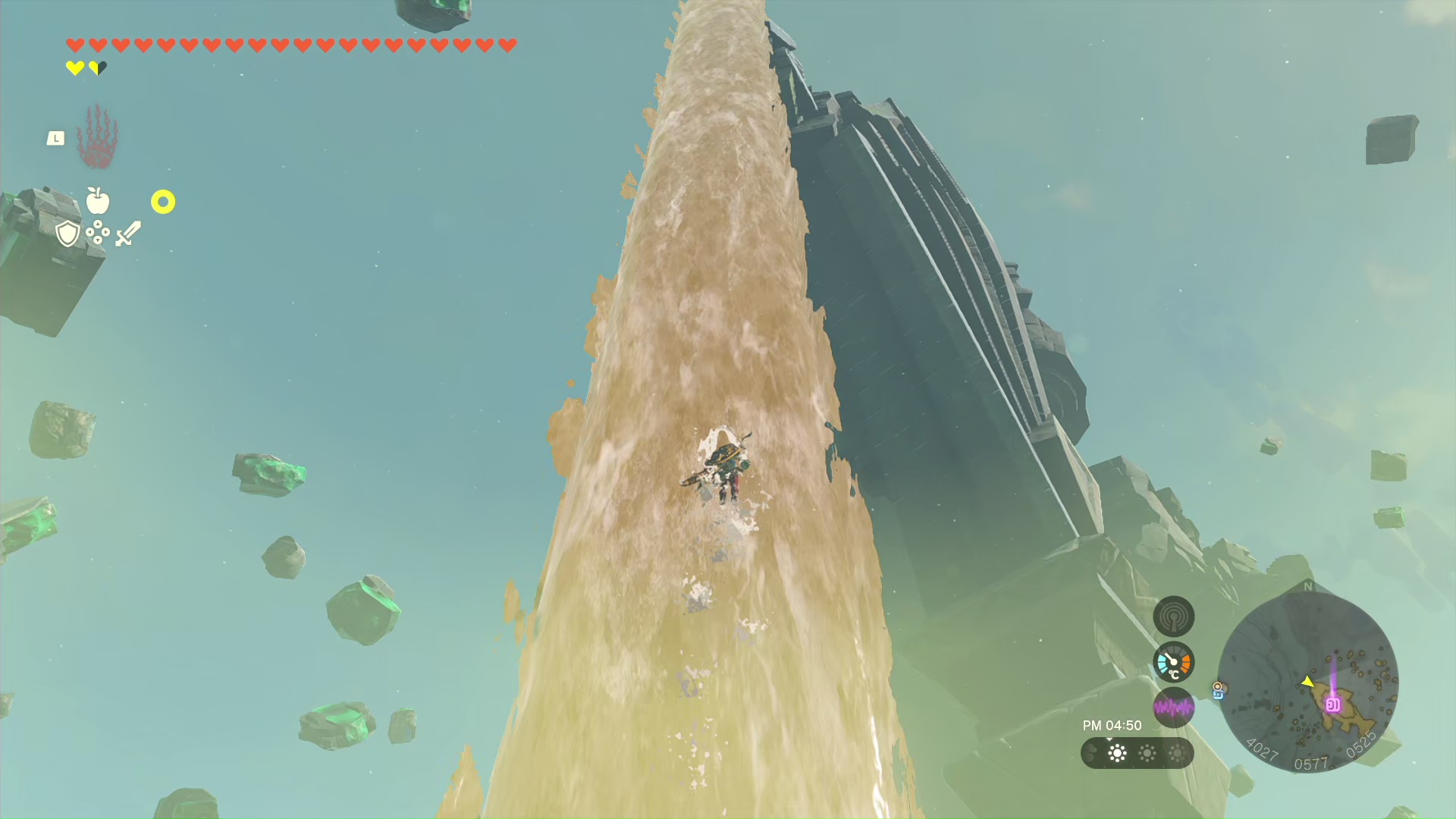Toggle the shrine sensor icon

pos(1173,617)
